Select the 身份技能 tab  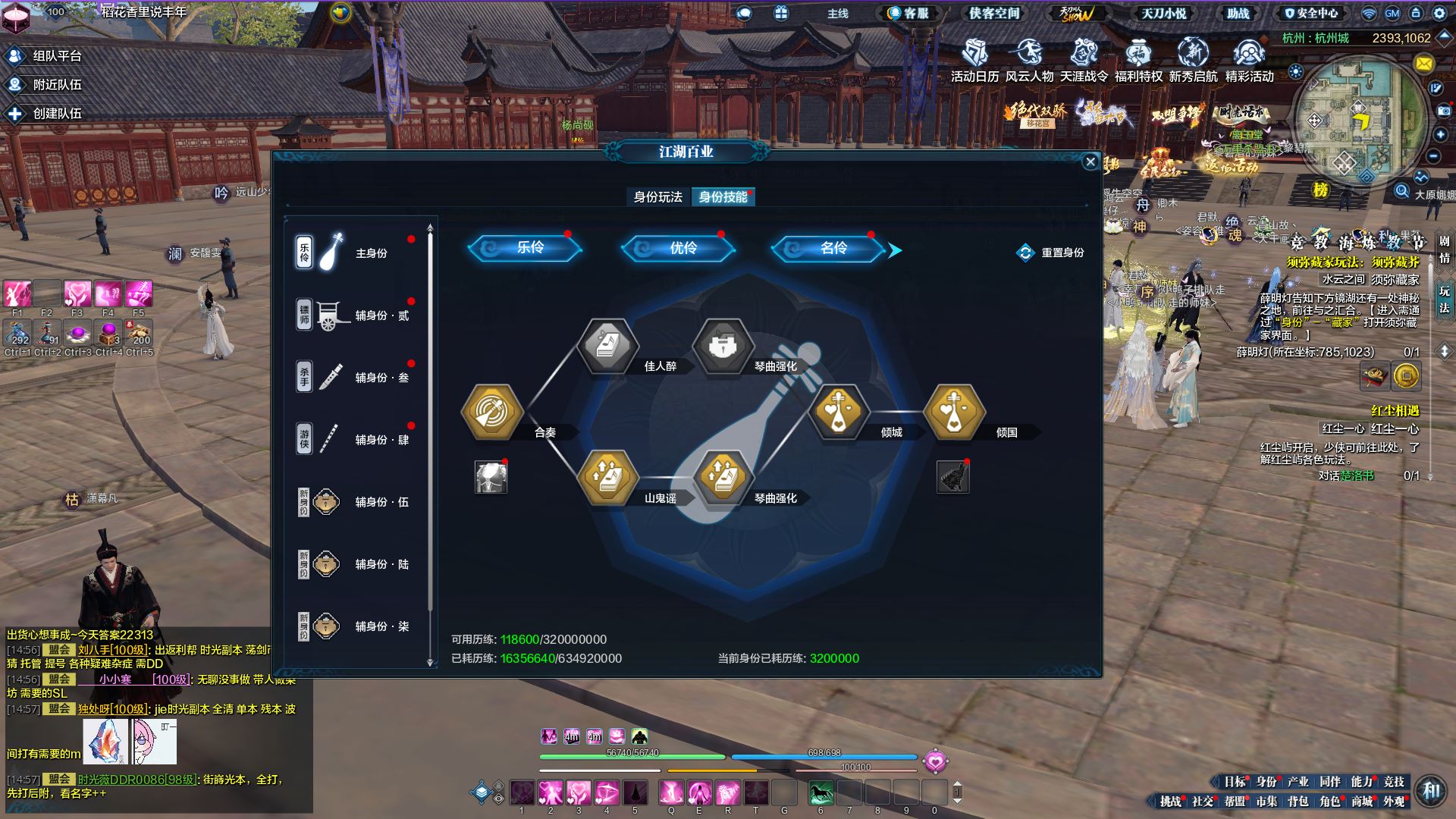(x=723, y=197)
